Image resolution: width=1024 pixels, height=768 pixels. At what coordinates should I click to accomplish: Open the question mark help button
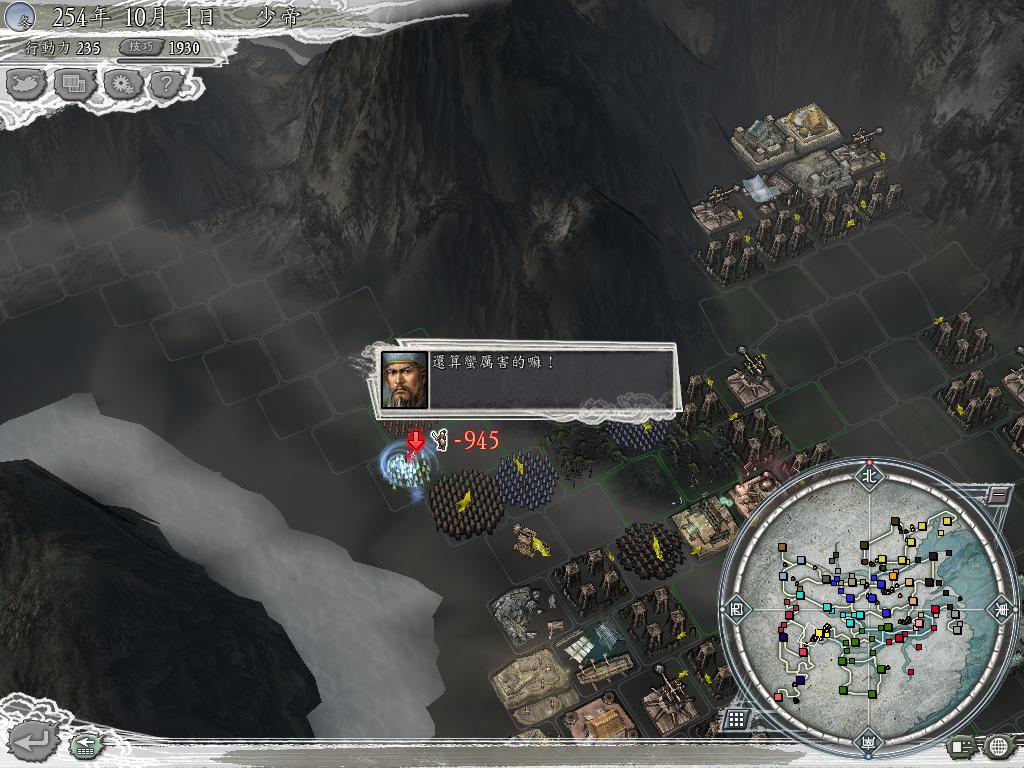[167, 84]
